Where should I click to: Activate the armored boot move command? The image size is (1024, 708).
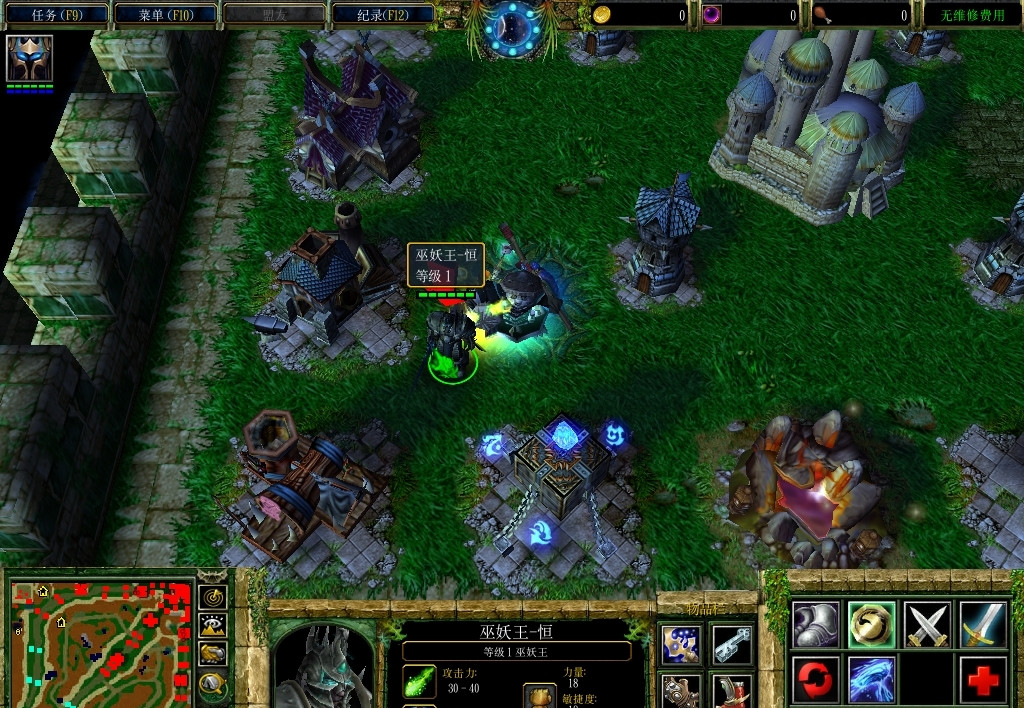816,625
